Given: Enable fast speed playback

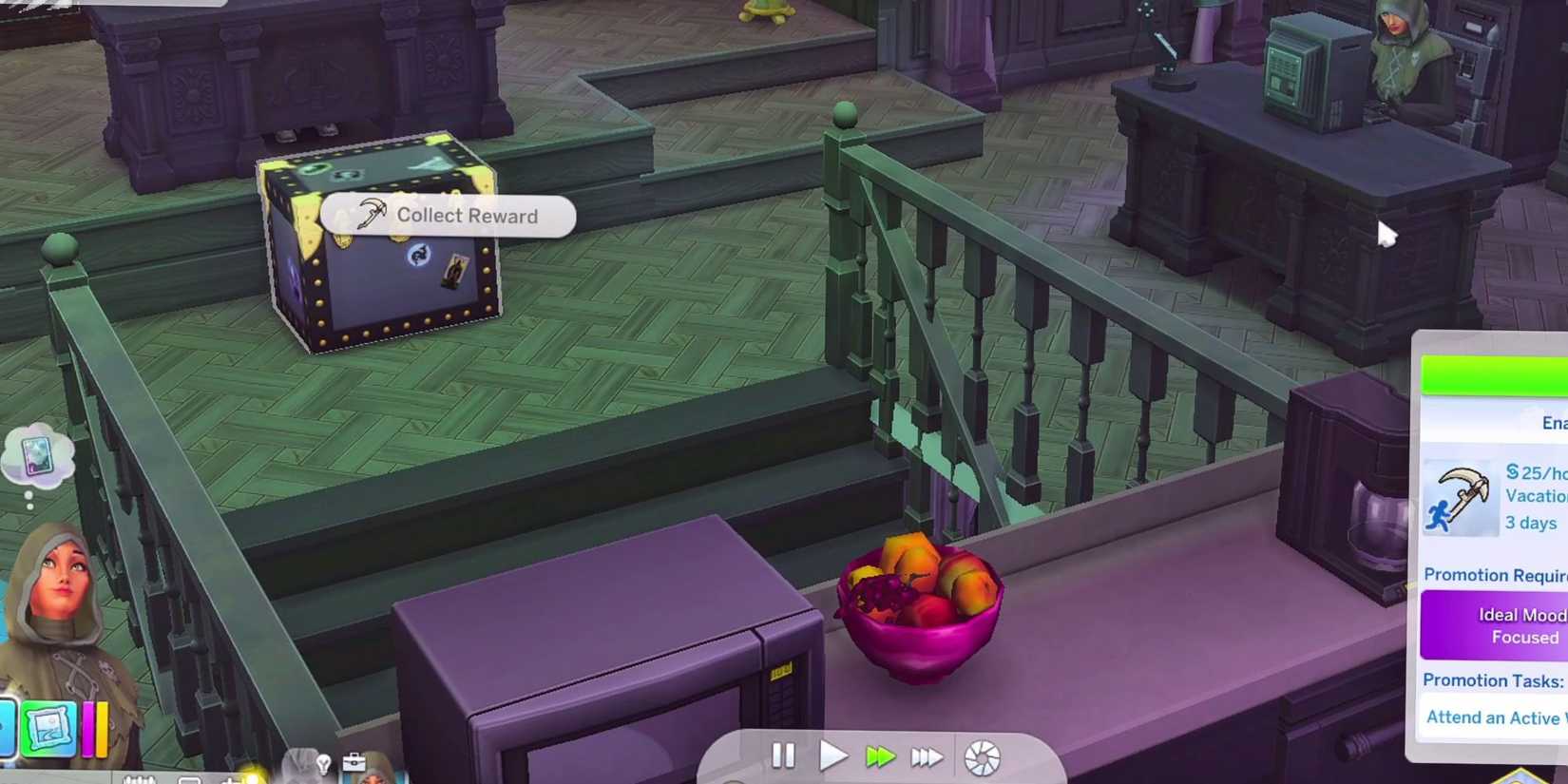Looking at the screenshot, I should click(x=881, y=755).
